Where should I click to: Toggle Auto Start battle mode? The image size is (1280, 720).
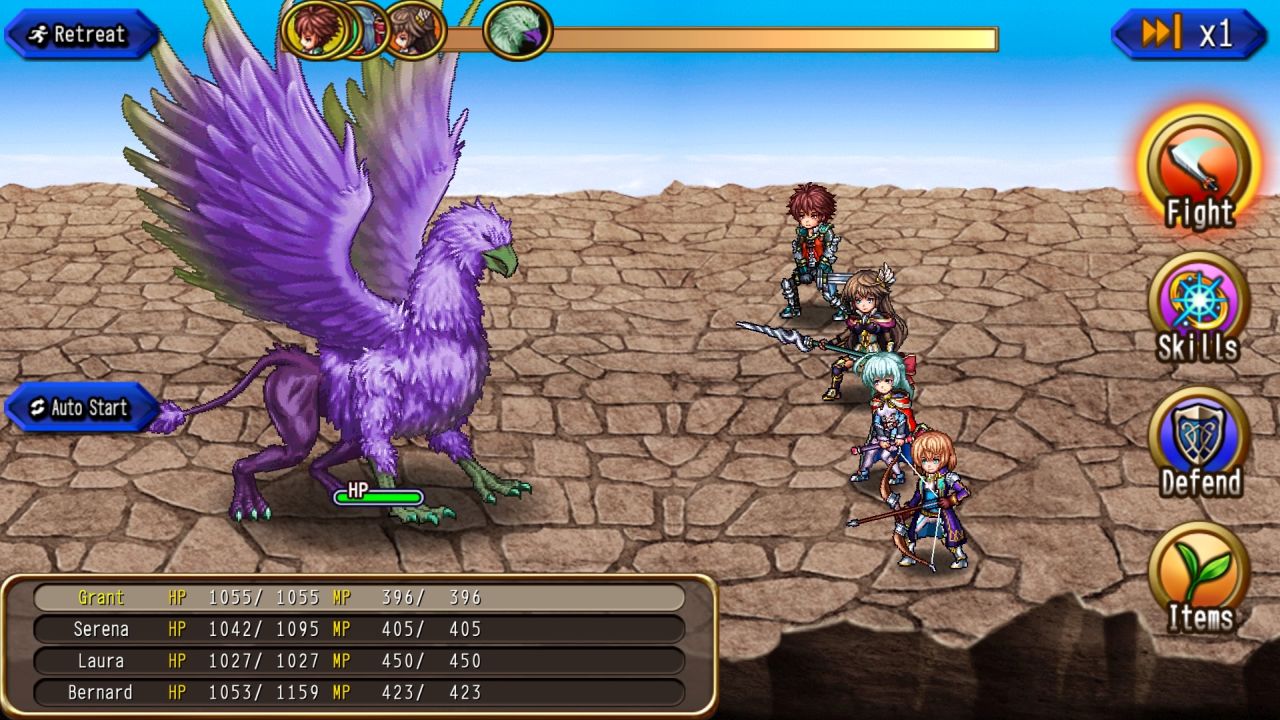point(80,408)
